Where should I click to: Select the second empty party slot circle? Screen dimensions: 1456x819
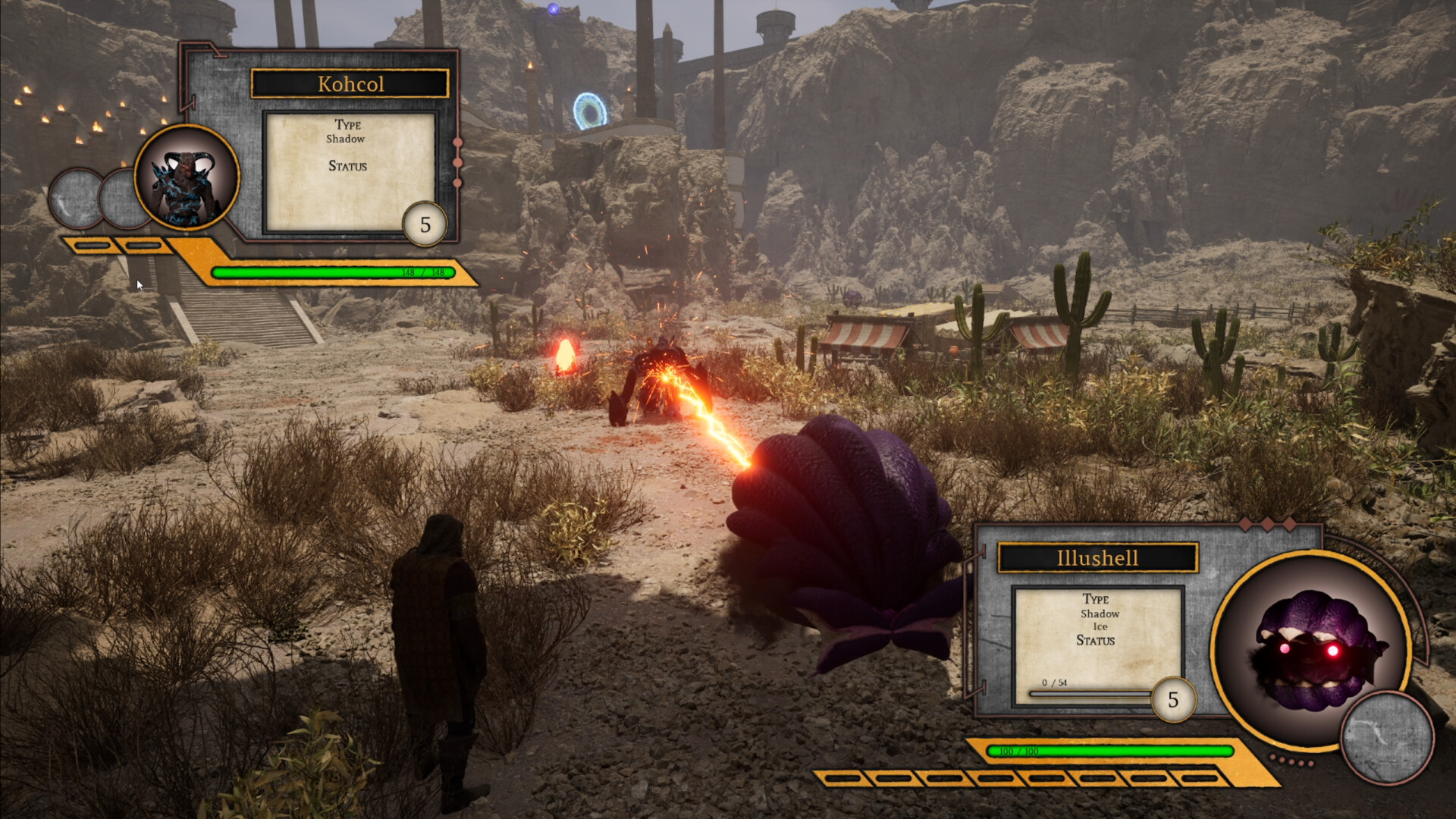point(124,199)
